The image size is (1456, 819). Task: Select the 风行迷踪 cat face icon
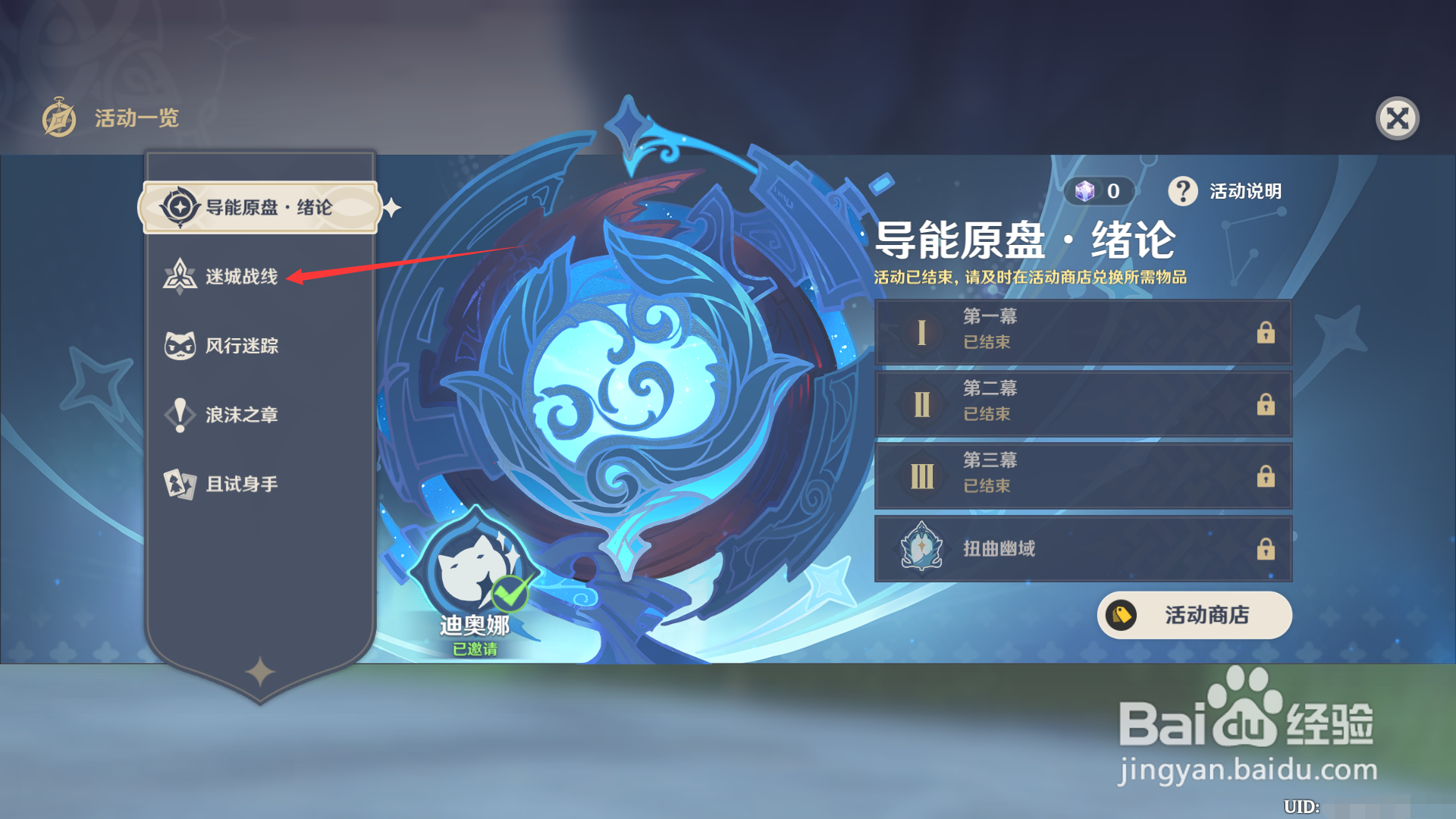pos(180,345)
